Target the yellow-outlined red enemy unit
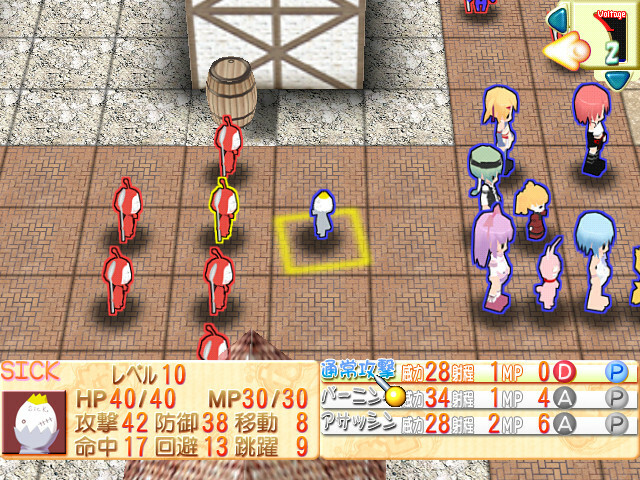The width and height of the screenshot is (640, 480). click(224, 208)
